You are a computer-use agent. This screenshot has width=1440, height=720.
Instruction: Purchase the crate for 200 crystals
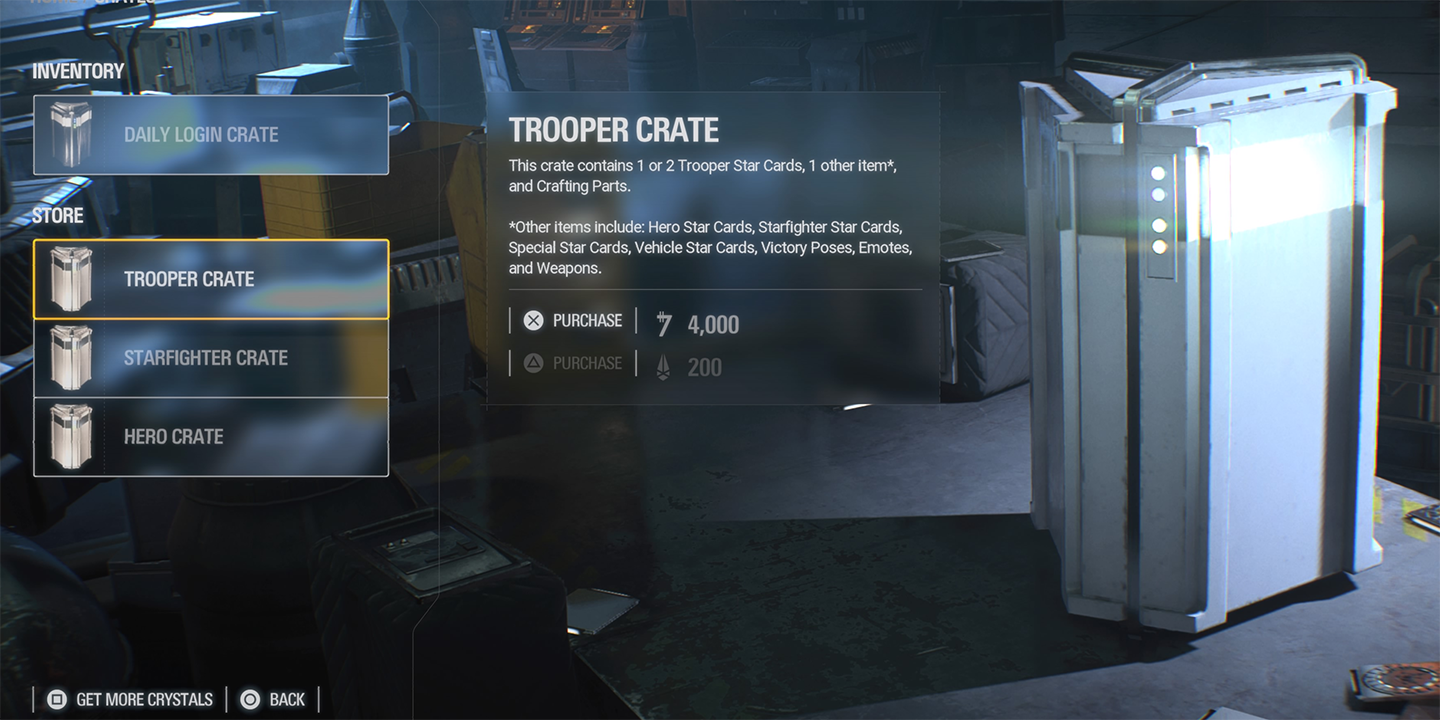tap(586, 363)
